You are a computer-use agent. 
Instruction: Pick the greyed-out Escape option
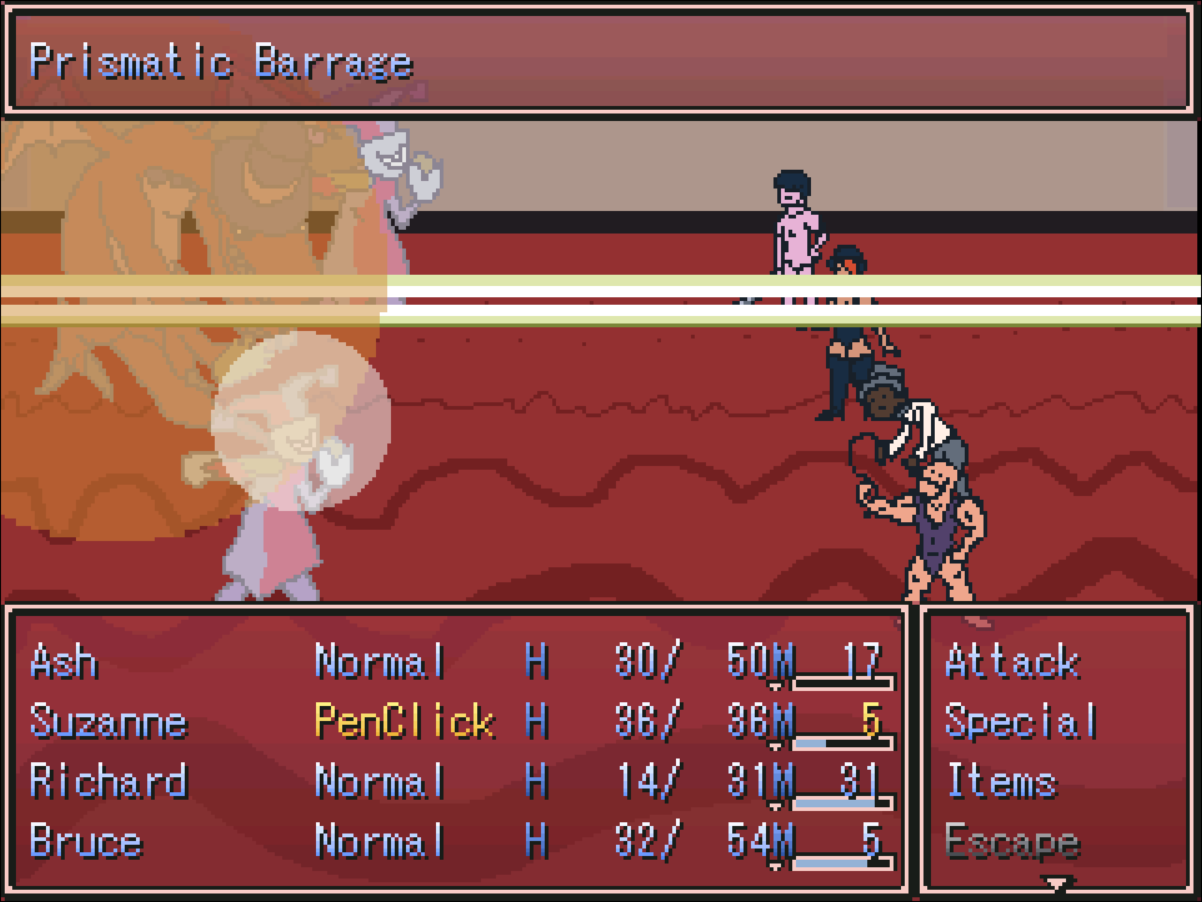[1011, 842]
